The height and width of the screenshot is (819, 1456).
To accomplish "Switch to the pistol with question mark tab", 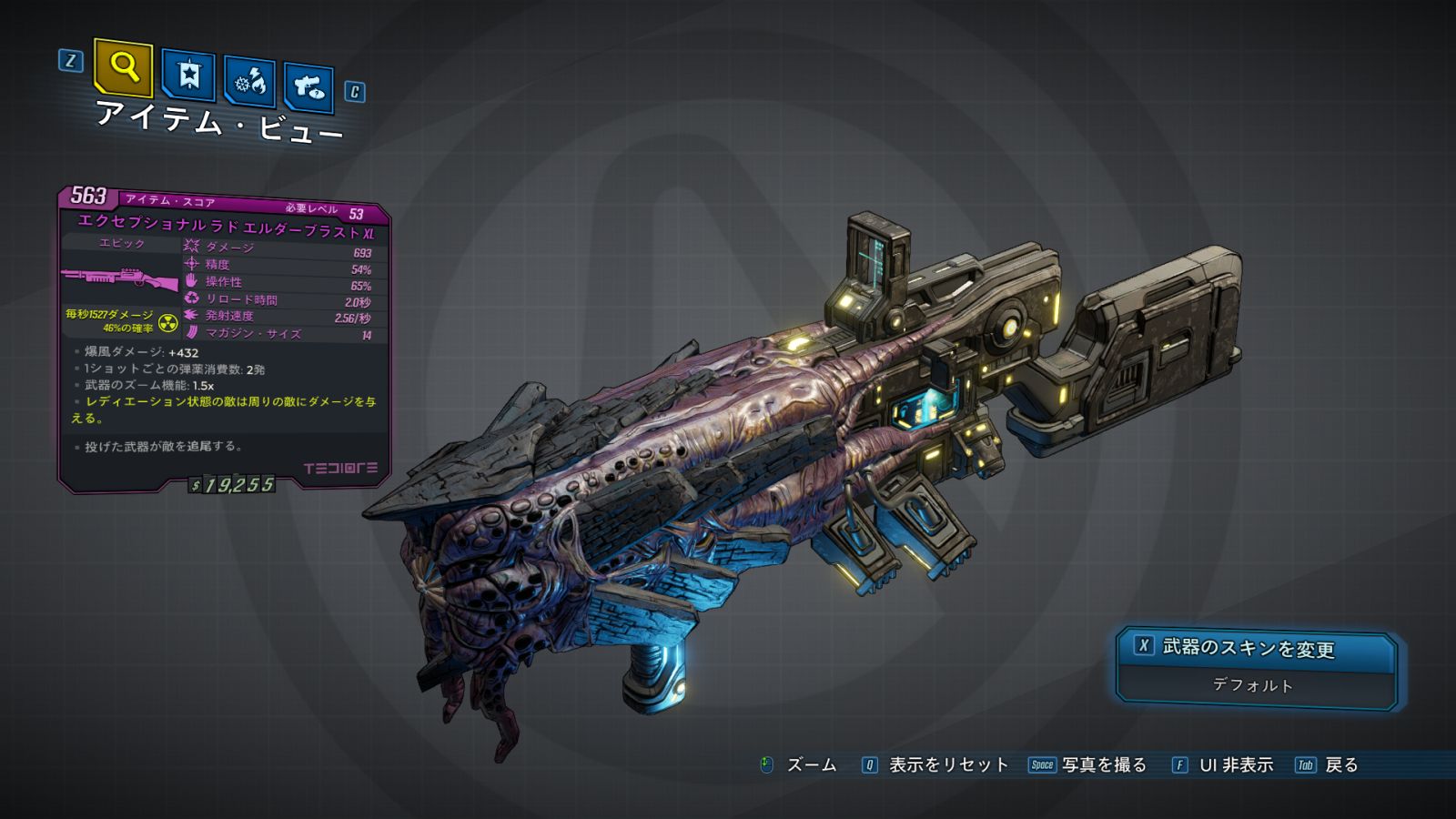I will pos(308,87).
